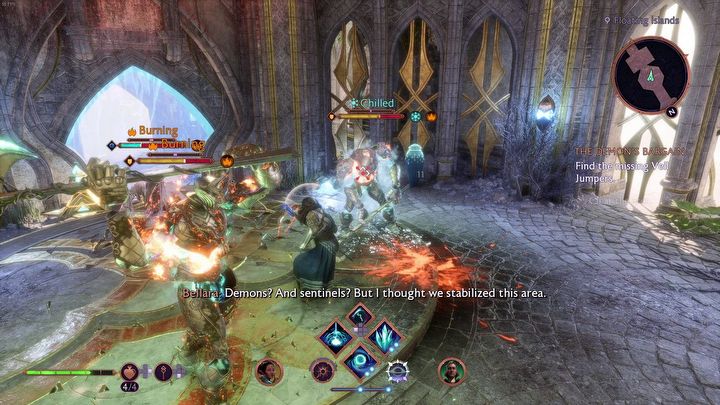720x405 pixels.
Task: Activate the ice crystal ability icon
Action: tap(385, 338)
